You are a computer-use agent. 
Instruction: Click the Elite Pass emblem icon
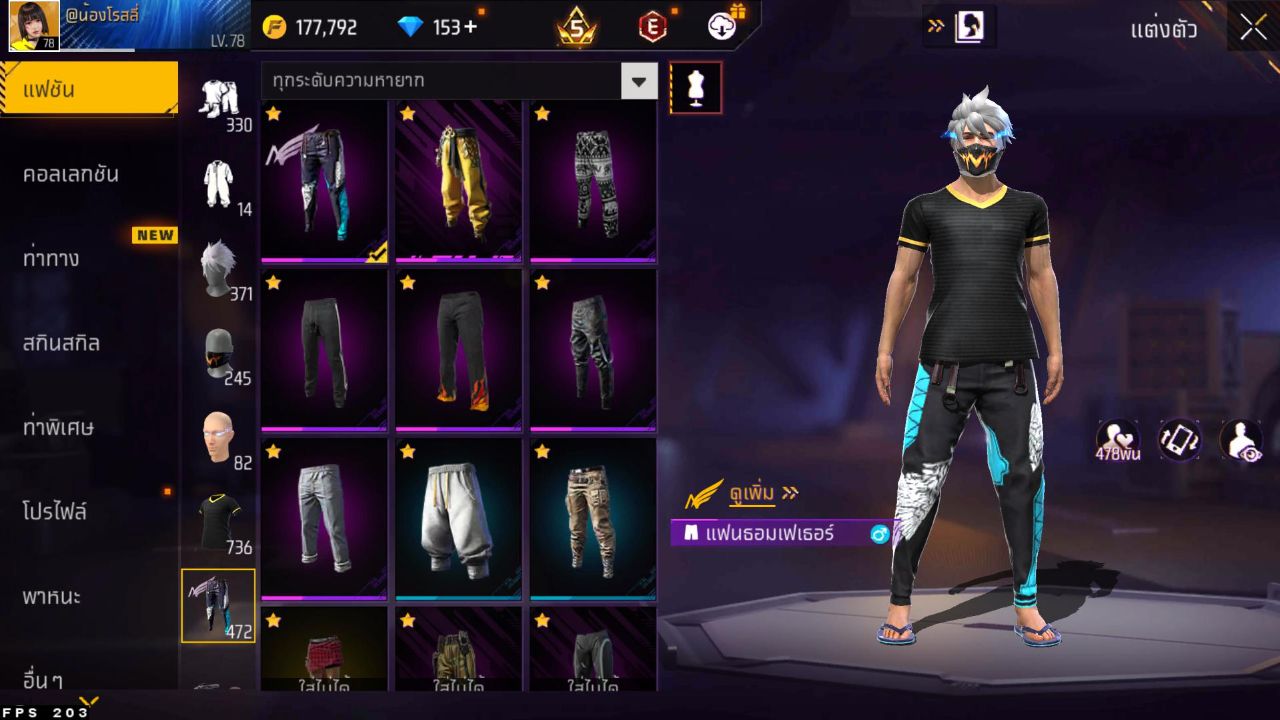(x=651, y=27)
